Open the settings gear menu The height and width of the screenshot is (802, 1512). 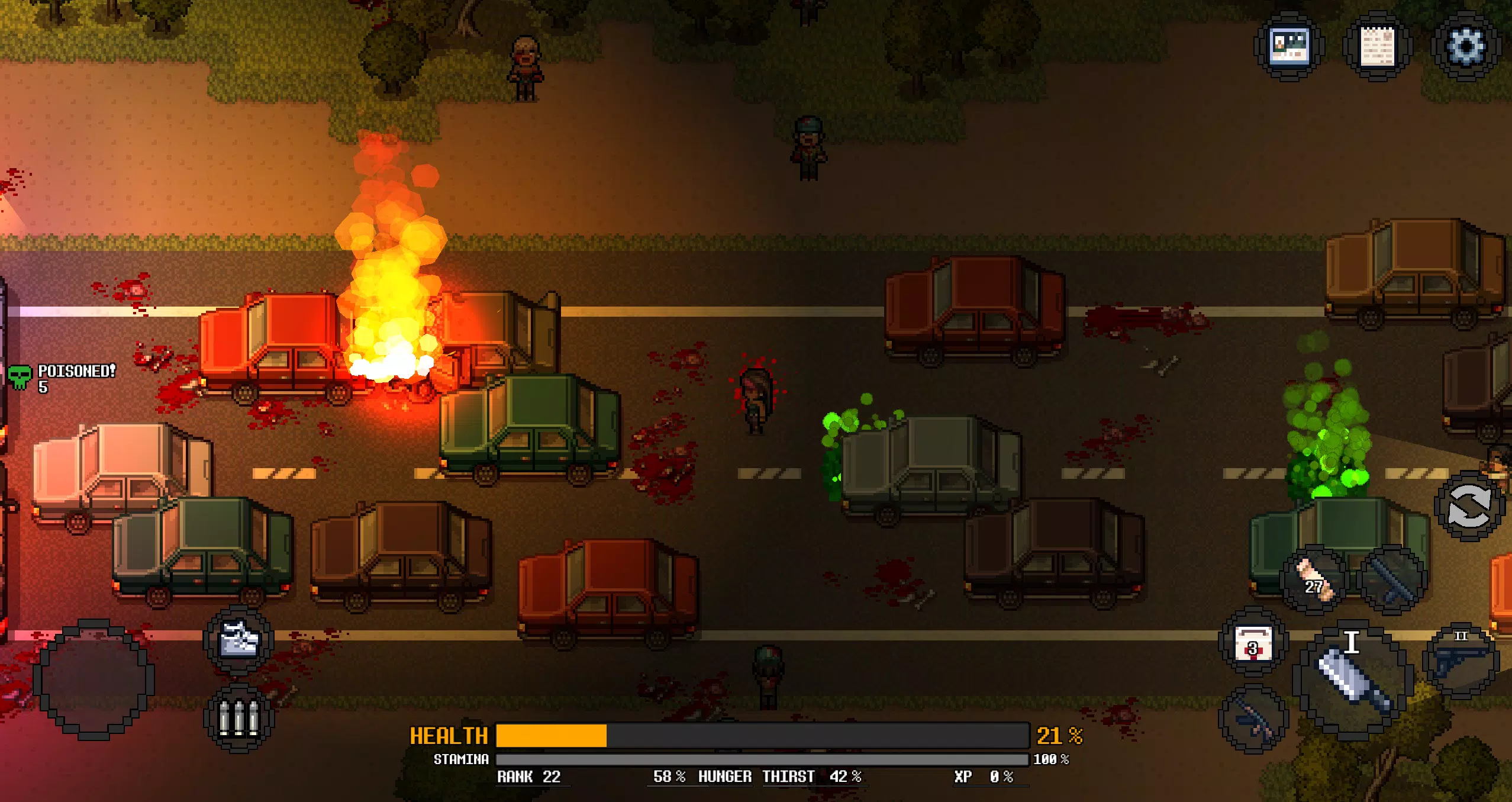click(1466, 45)
